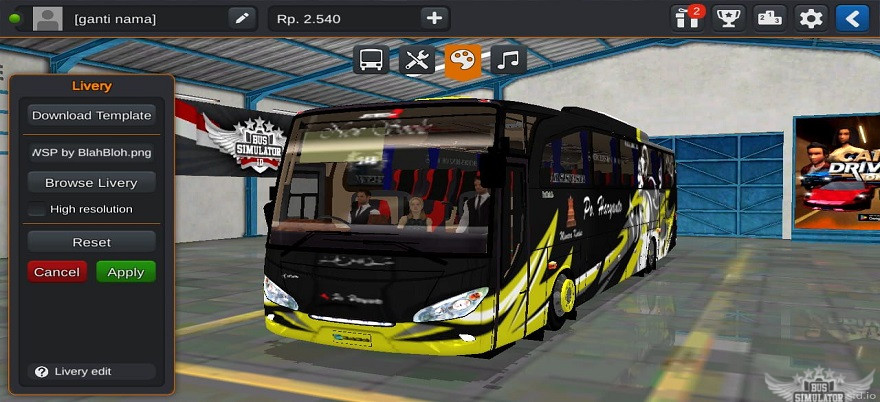Screen dimensions: 880x402
Task: Open Browse Livery file picker
Action: (x=91, y=183)
